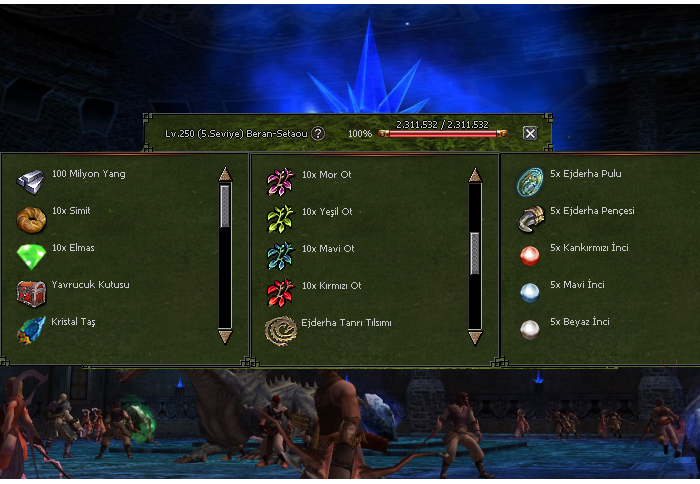Screen dimensions: 700x484
Task: Select the 10x Kırmızı Ot herb
Action: [x=280, y=292]
